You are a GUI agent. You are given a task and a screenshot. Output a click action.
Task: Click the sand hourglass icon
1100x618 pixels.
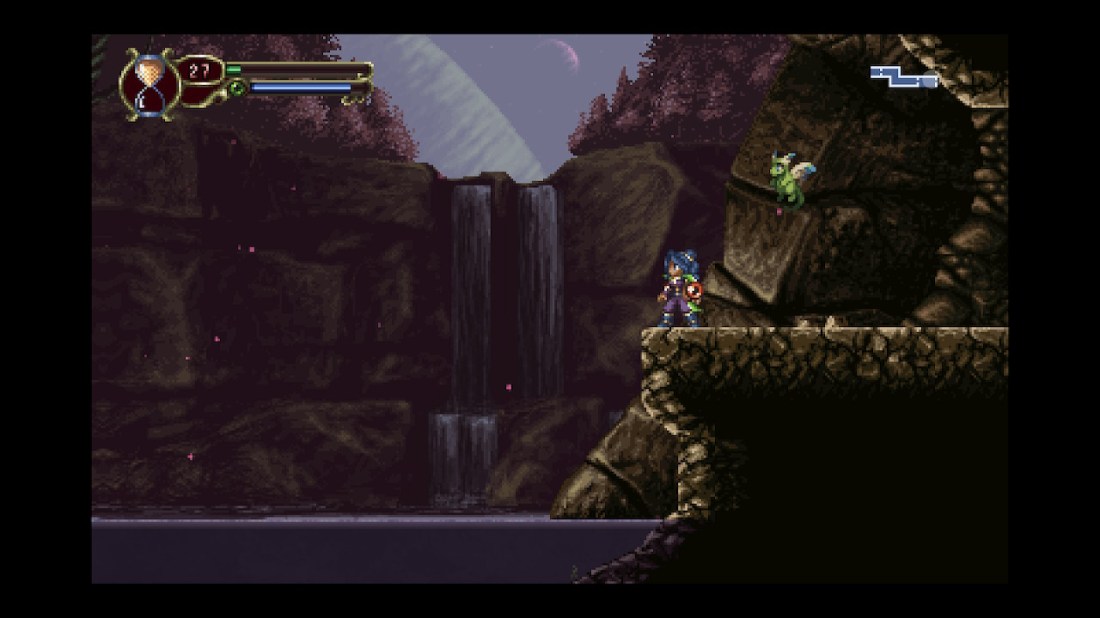point(149,84)
